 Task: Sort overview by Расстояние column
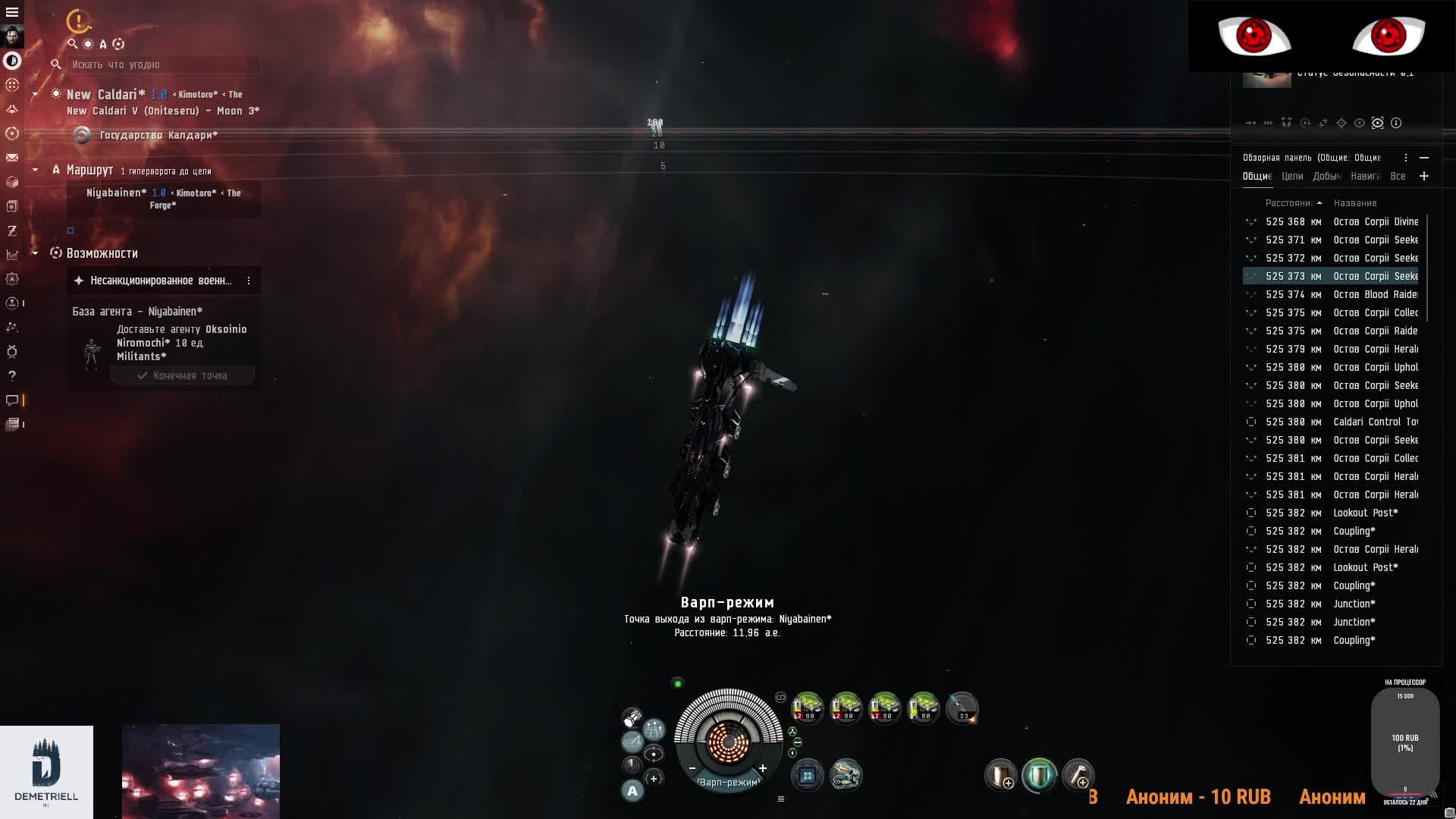pyautogui.click(x=1289, y=203)
